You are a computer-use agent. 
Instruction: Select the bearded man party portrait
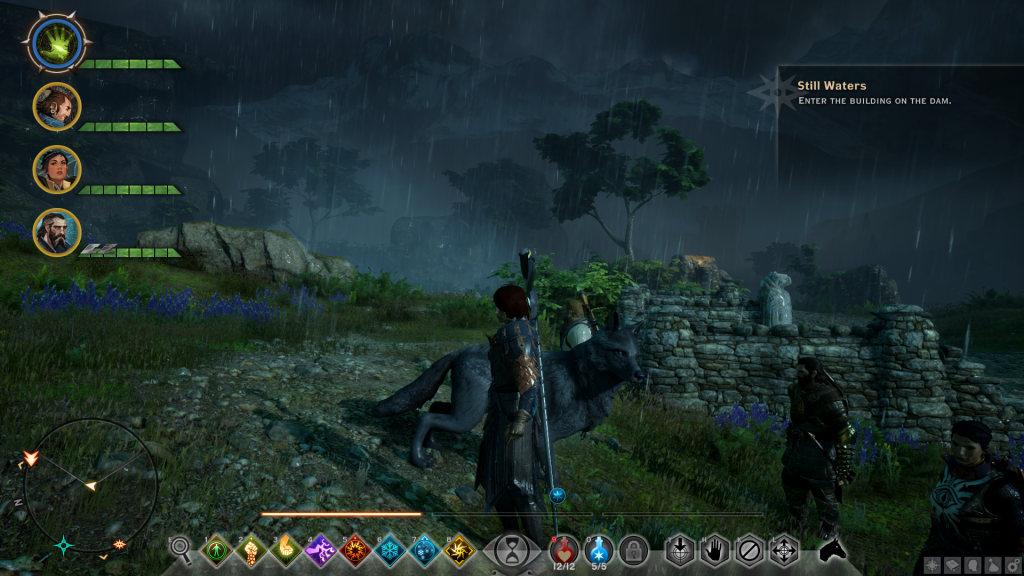tap(56, 232)
